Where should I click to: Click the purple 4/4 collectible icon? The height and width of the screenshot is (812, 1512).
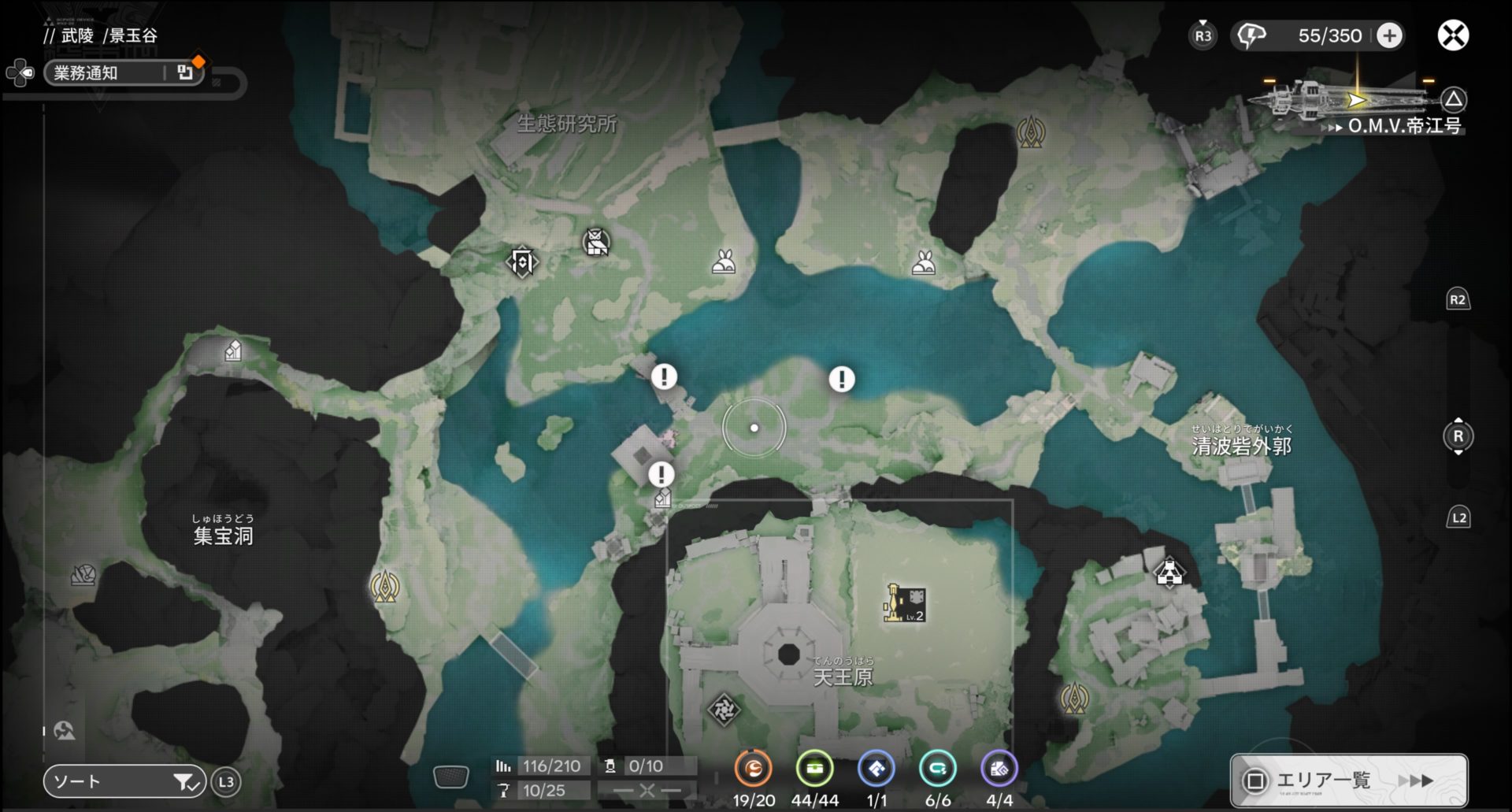(999, 769)
